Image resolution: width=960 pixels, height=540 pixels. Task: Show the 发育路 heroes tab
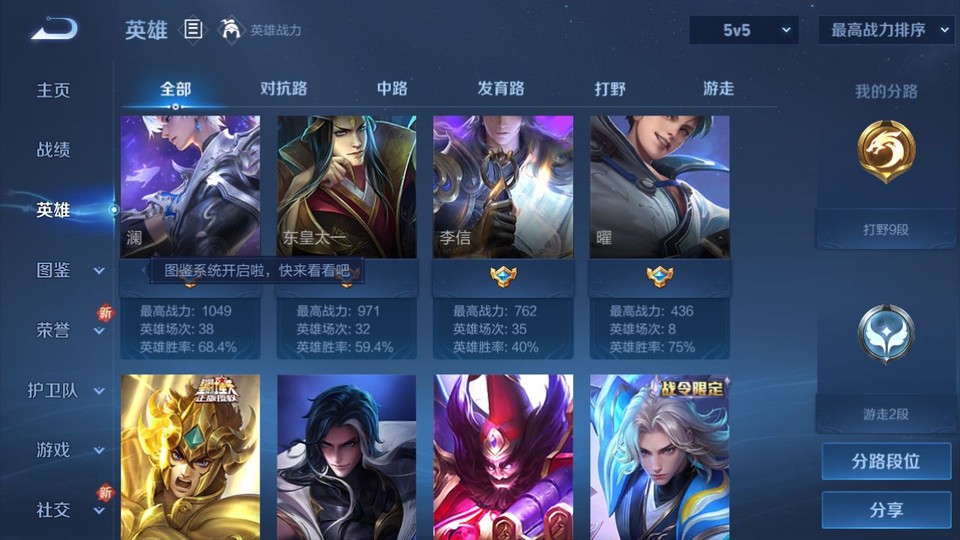pyautogui.click(x=501, y=89)
